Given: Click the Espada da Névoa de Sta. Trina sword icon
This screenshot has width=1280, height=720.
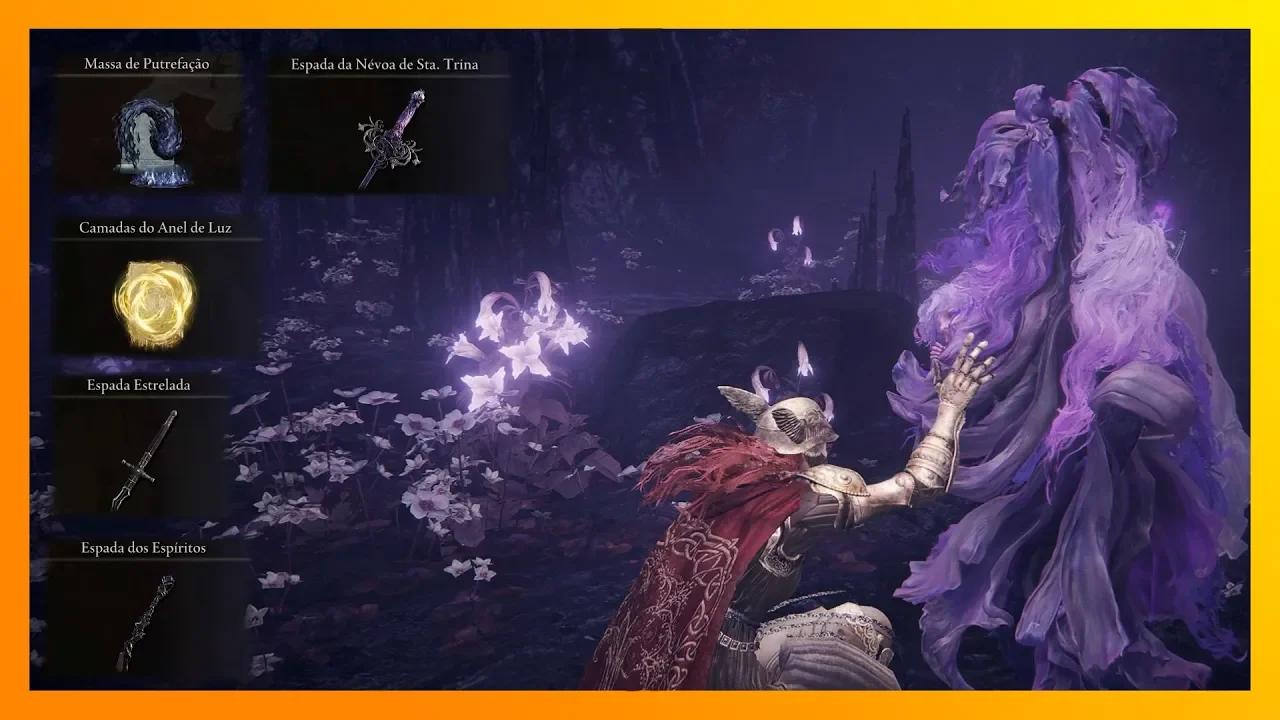Looking at the screenshot, I should pyautogui.click(x=390, y=140).
